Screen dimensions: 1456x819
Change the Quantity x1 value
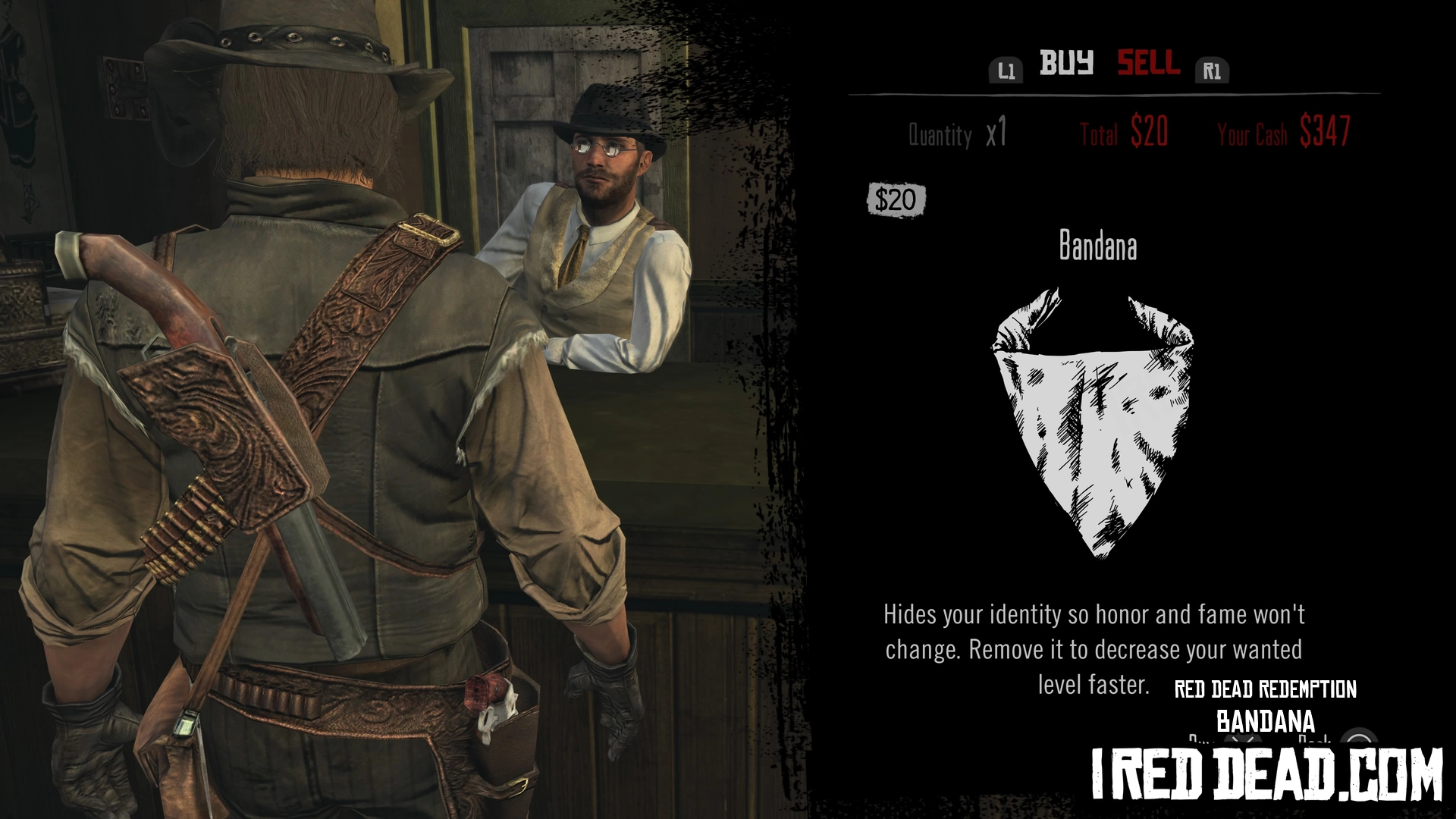[996, 133]
